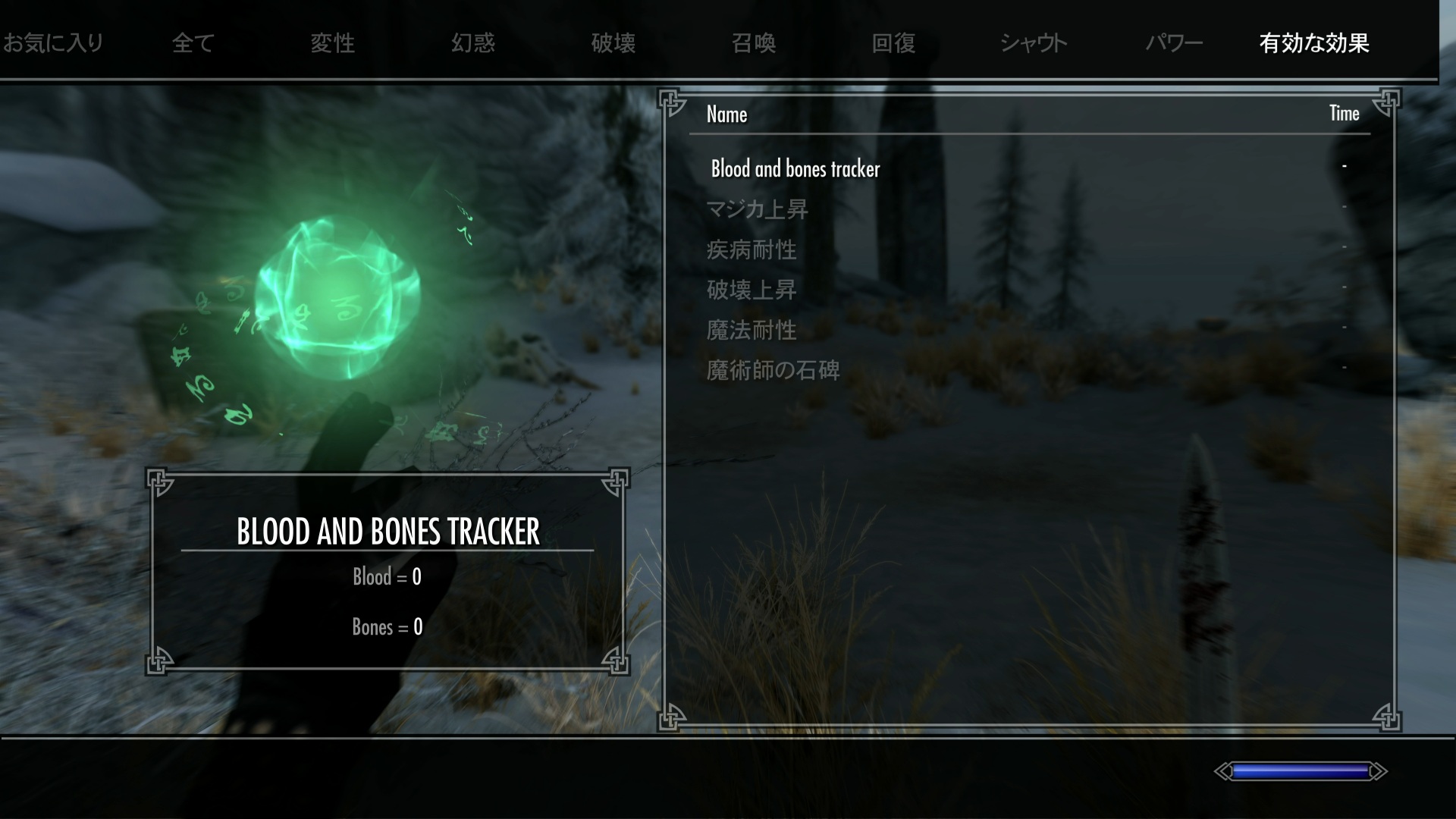Screen dimensions: 1456x819
Task: Open the シャウト shouts tab
Action: point(1034,43)
